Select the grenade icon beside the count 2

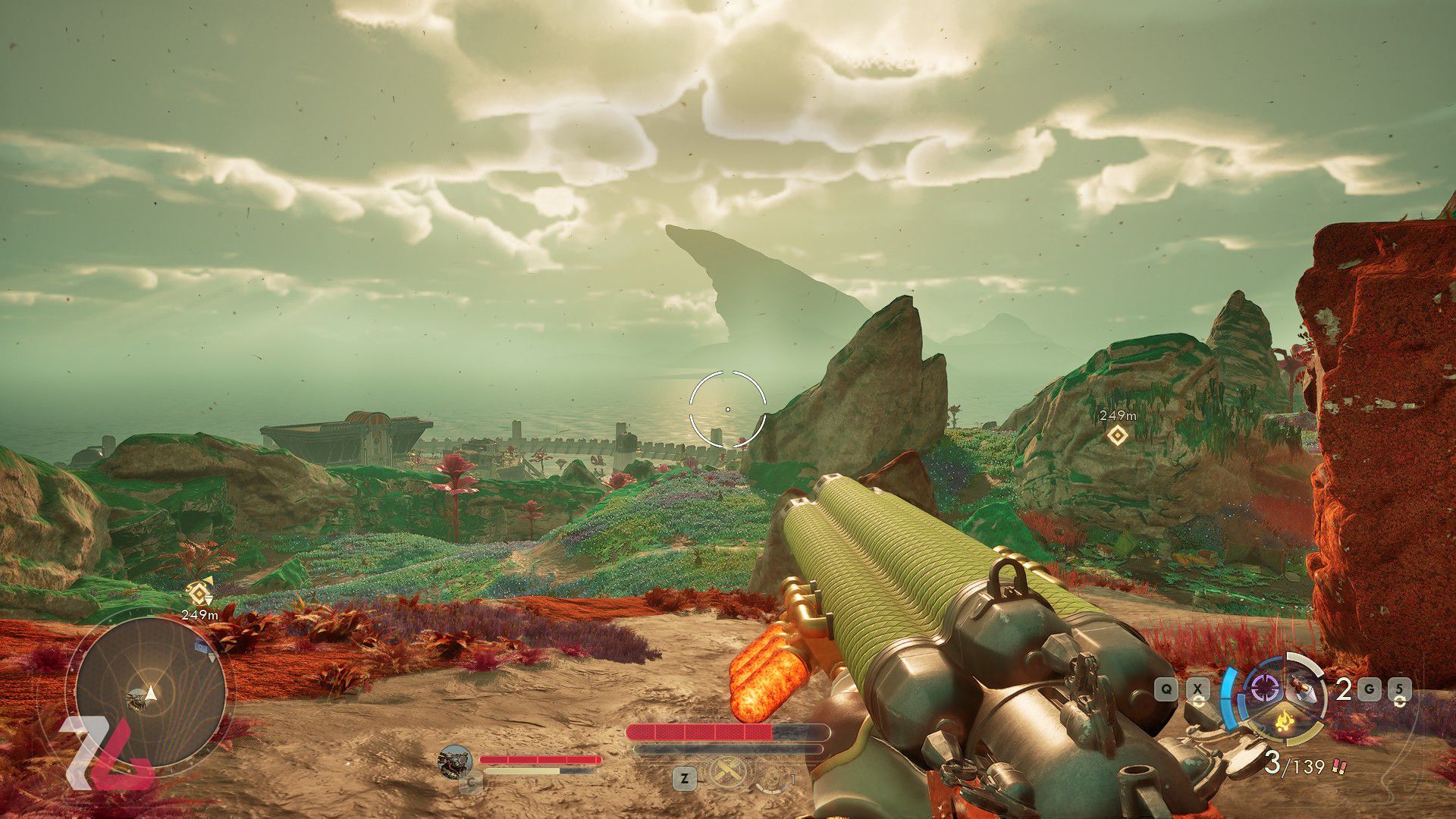coord(1302,690)
